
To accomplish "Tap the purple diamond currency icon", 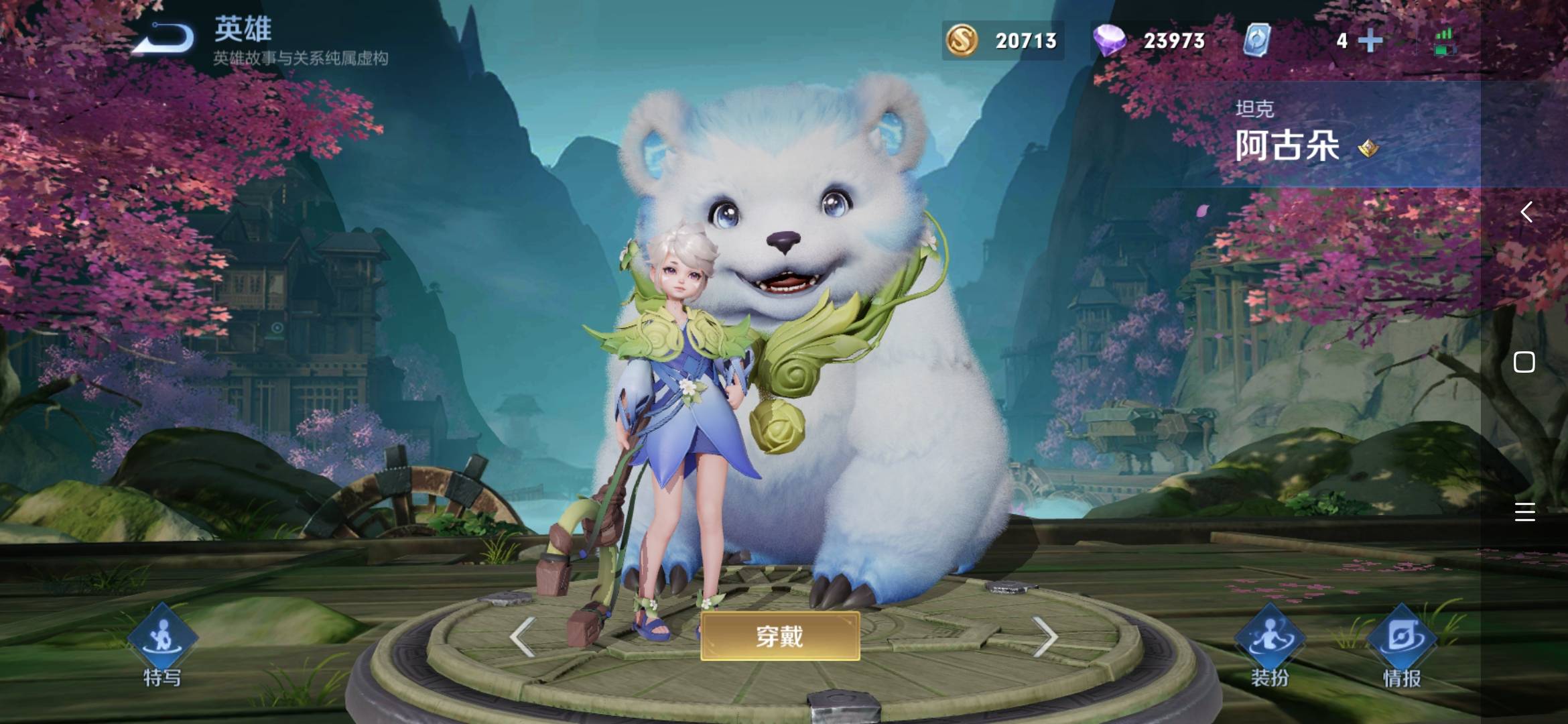I will click(x=1110, y=40).
